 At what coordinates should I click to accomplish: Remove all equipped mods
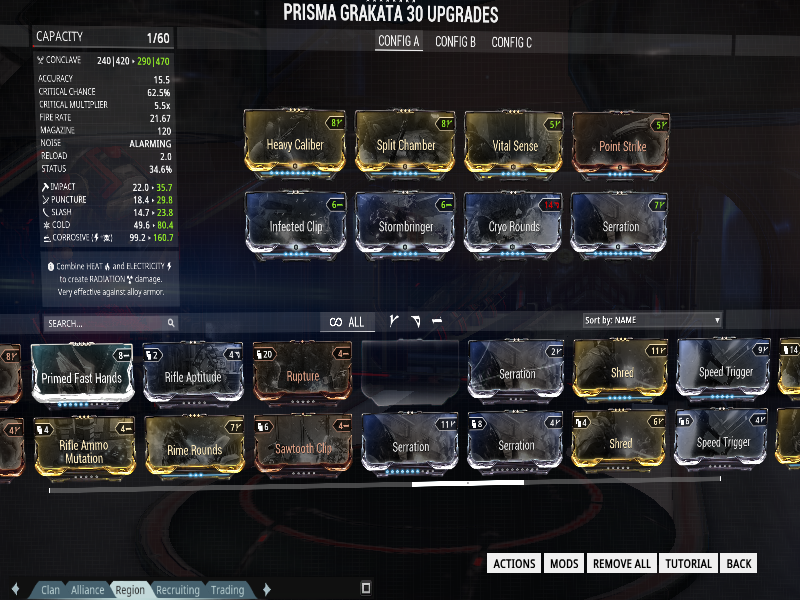point(621,563)
